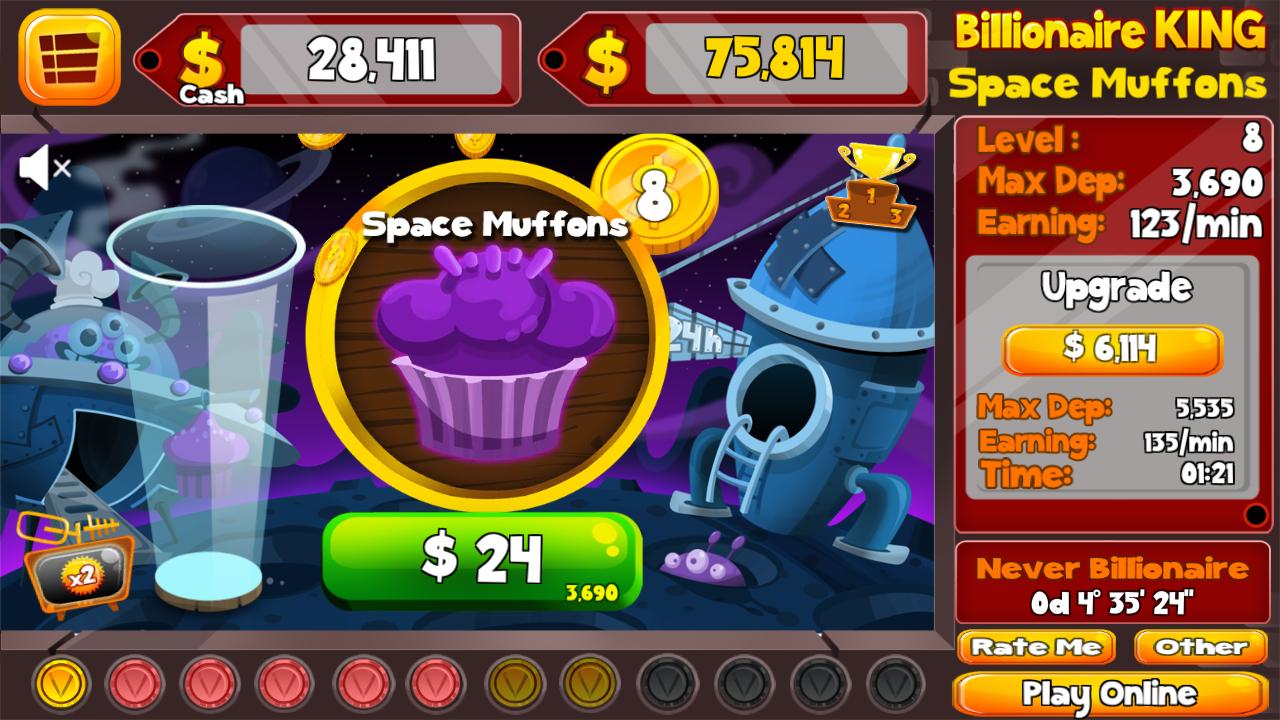Image resolution: width=1280 pixels, height=720 pixels.
Task: Open the trophy leaderboard podium icon
Action: (870, 187)
